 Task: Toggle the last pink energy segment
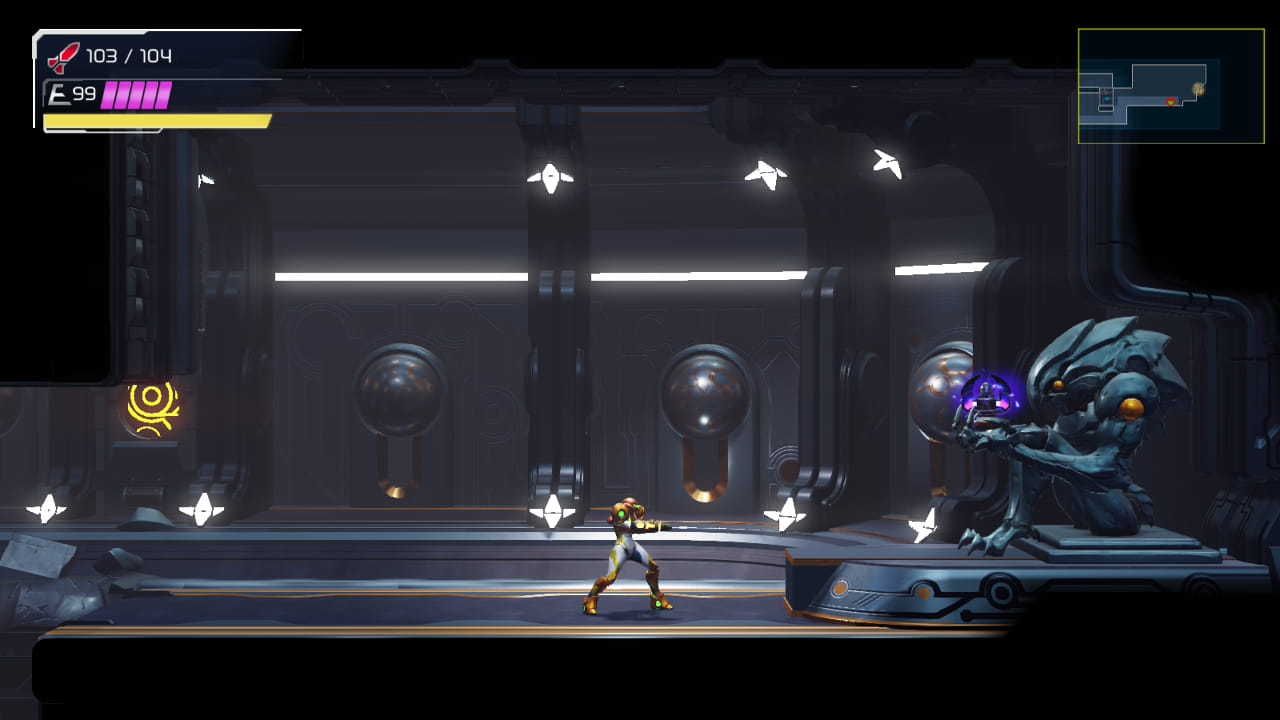coord(163,95)
